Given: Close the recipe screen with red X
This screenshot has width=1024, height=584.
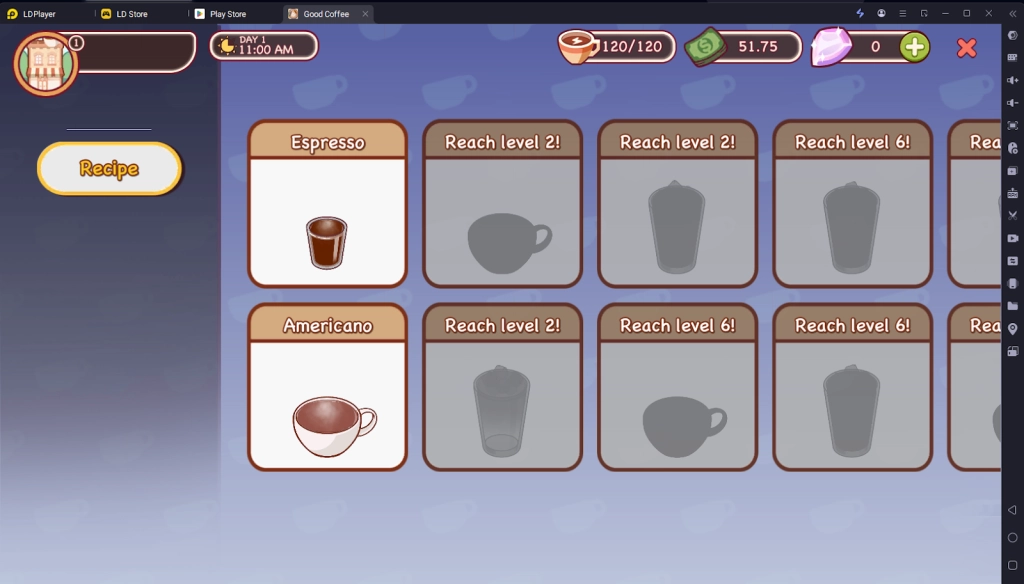Looking at the screenshot, I should pyautogui.click(x=966, y=47).
